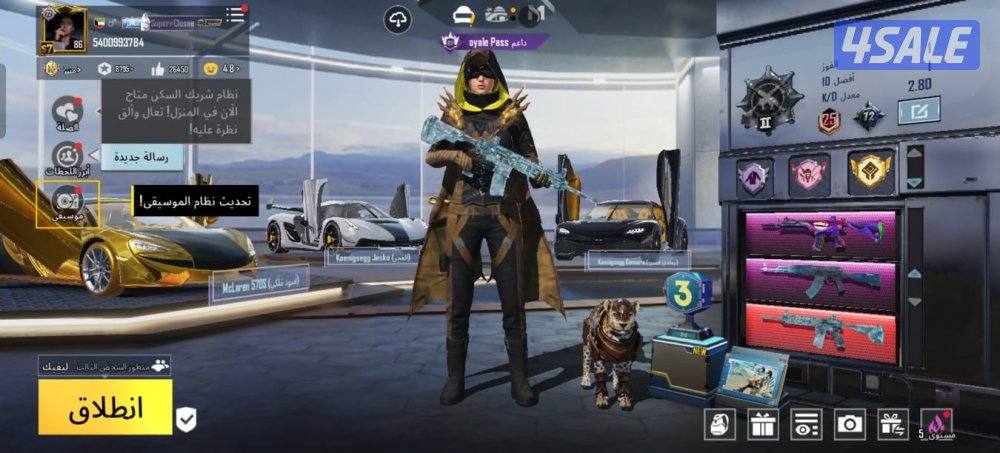The width and height of the screenshot is (1000, 453).
Task: Open the hamburger list menu
Action: point(235,15)
